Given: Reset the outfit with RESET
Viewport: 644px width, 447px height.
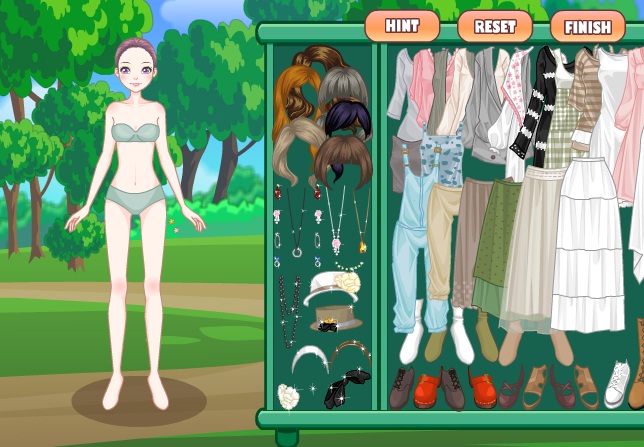Looking at the screenshot, I should point(494,26).
